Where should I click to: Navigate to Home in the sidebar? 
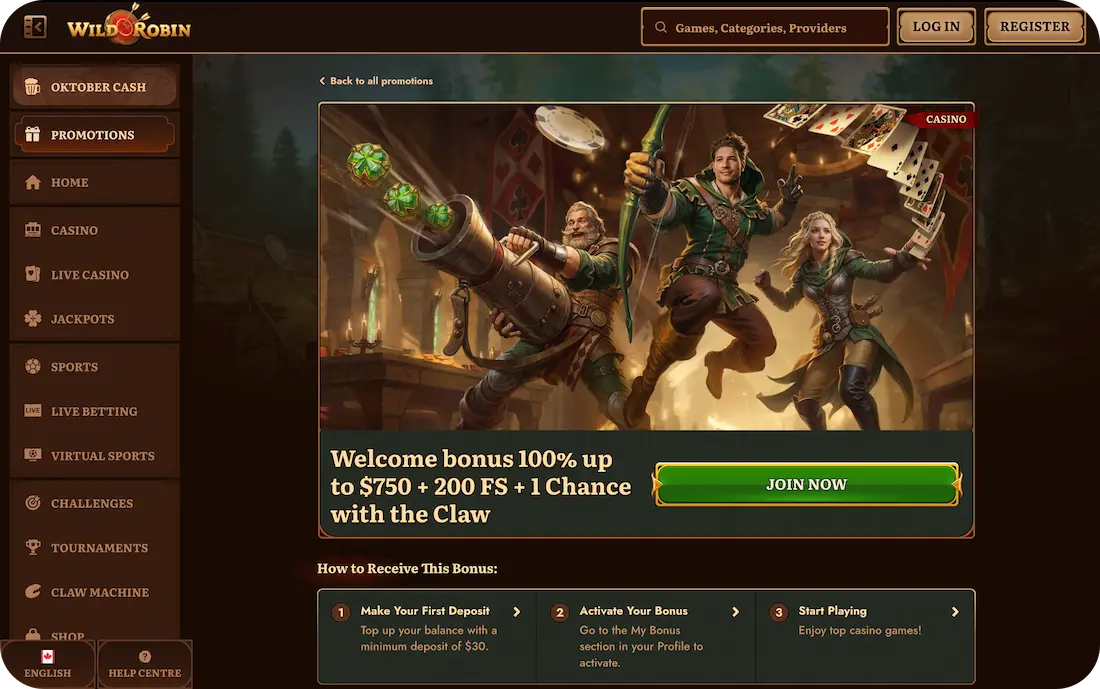[94, 183]
